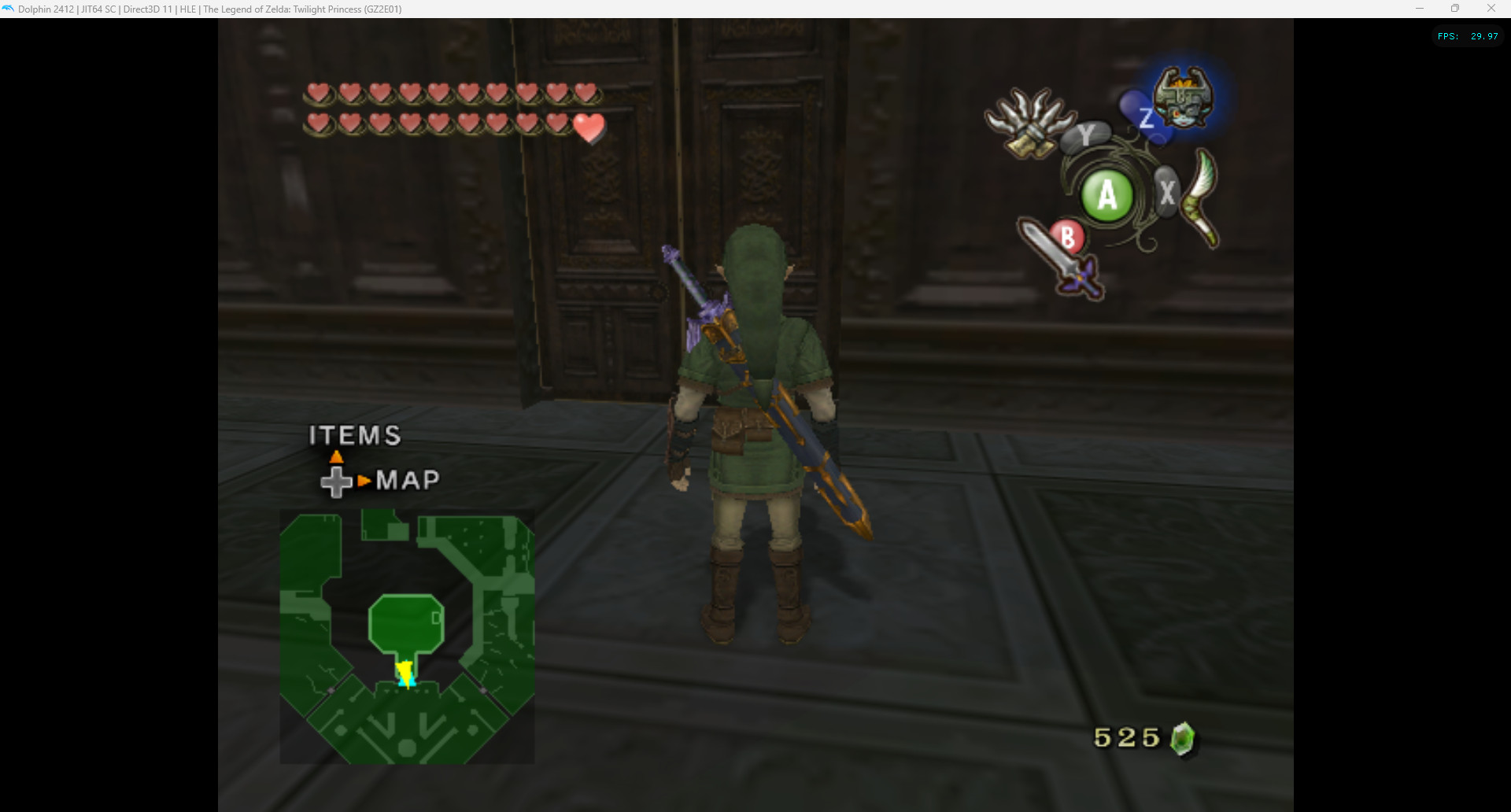
Task: Click the red B button icon
Action: coord(1068,236)
